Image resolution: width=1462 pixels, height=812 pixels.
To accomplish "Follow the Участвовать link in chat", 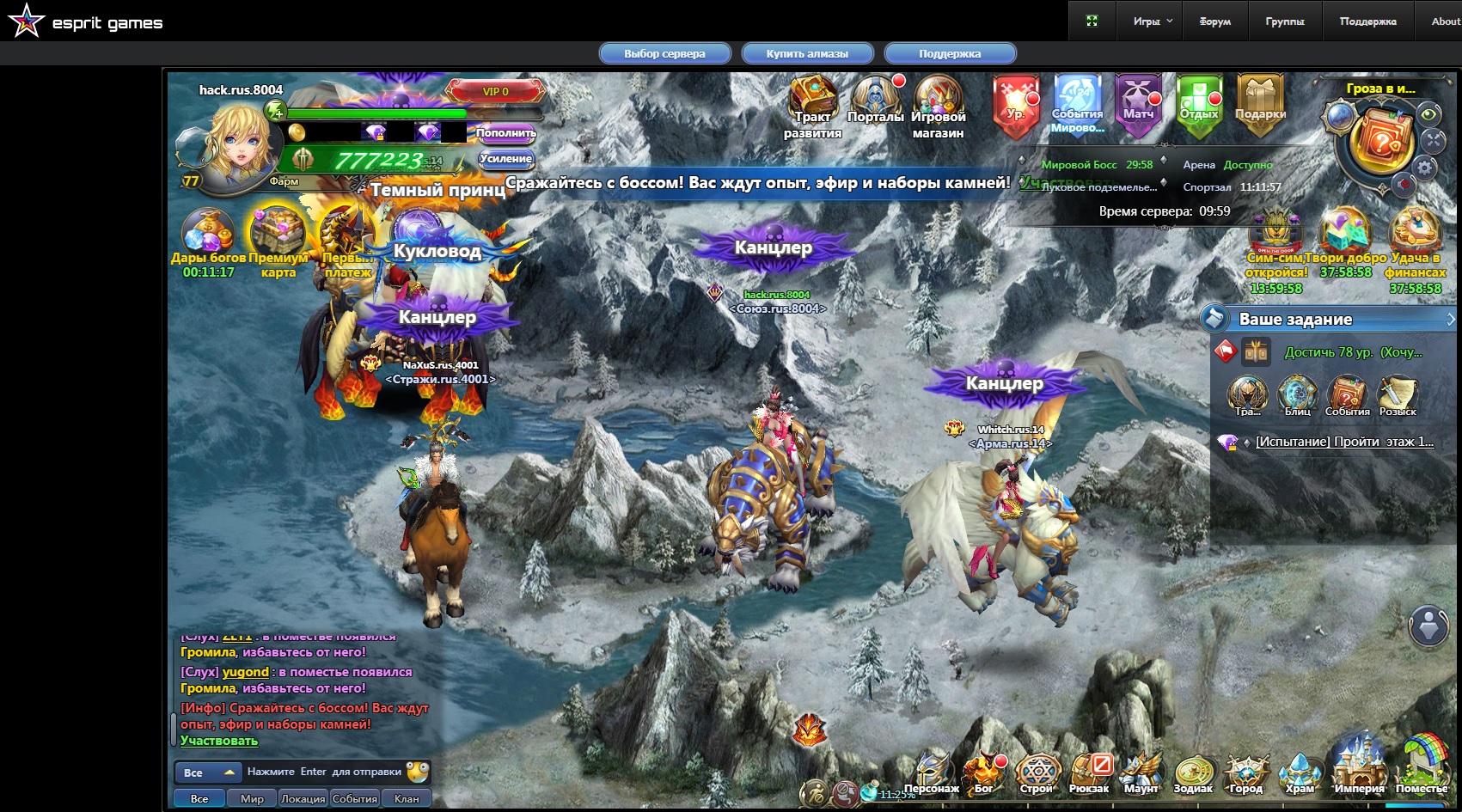I will click(x=219, y=741).
